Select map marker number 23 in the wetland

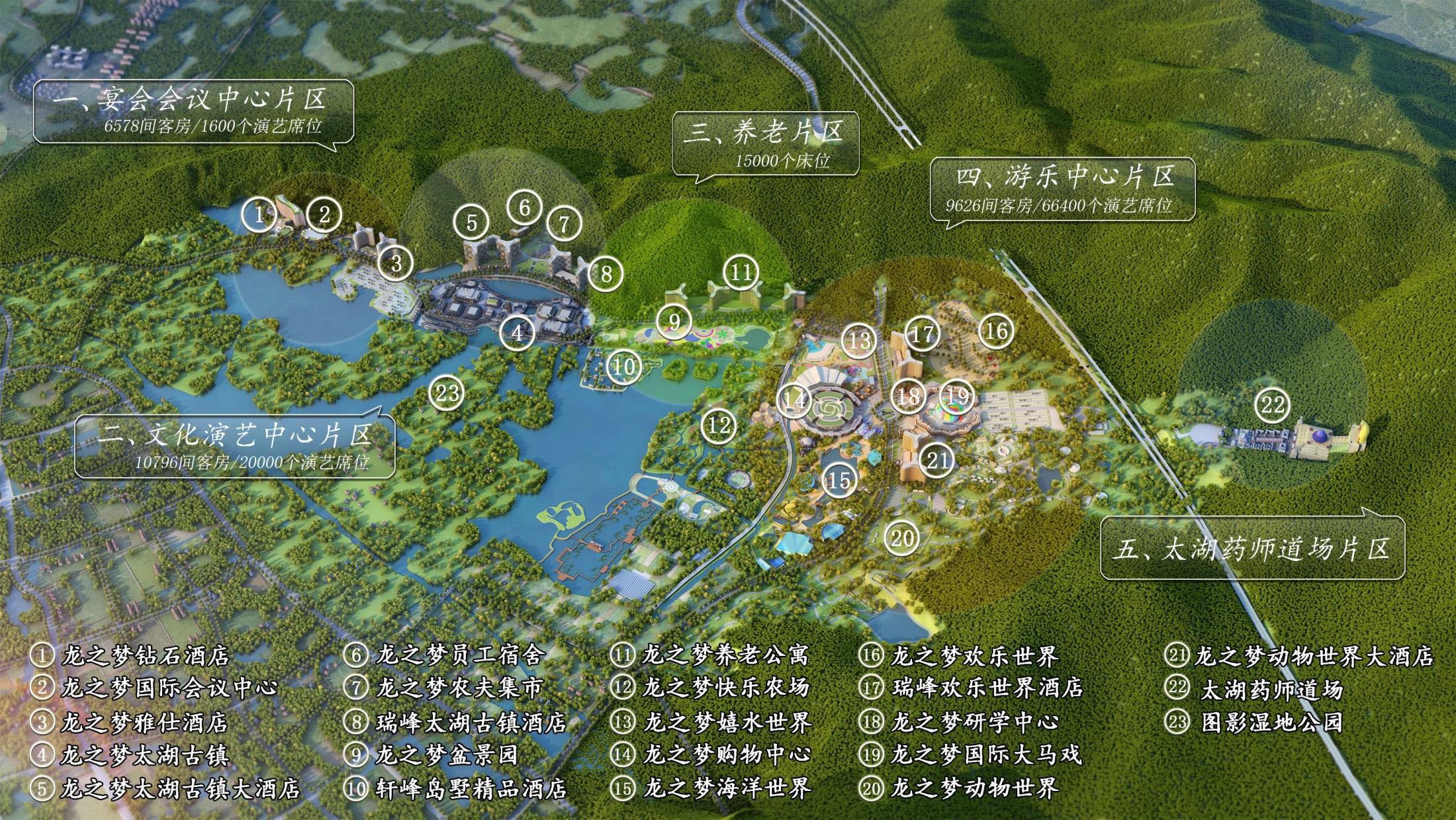(447, 394)
